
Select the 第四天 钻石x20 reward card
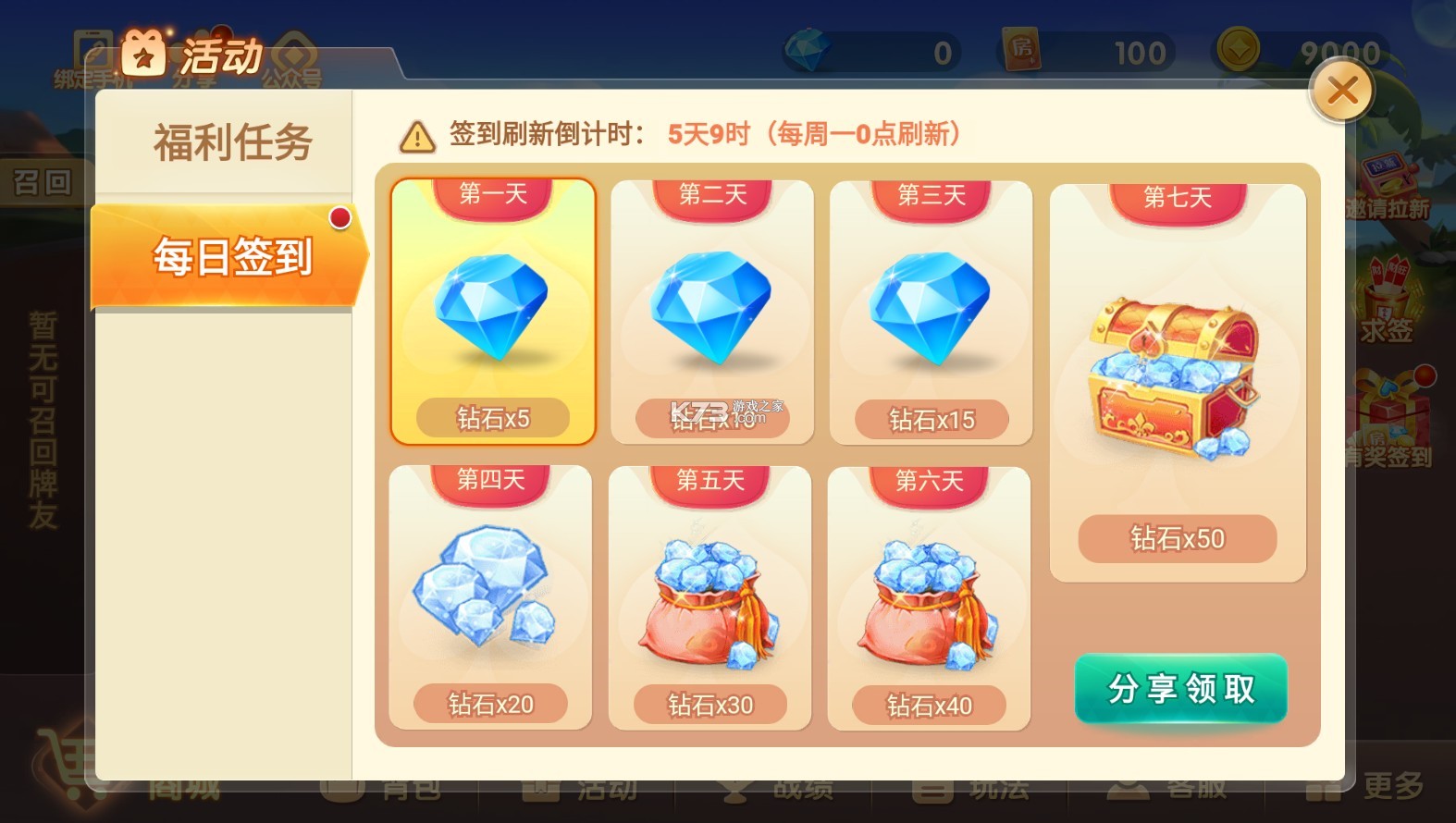490,597
